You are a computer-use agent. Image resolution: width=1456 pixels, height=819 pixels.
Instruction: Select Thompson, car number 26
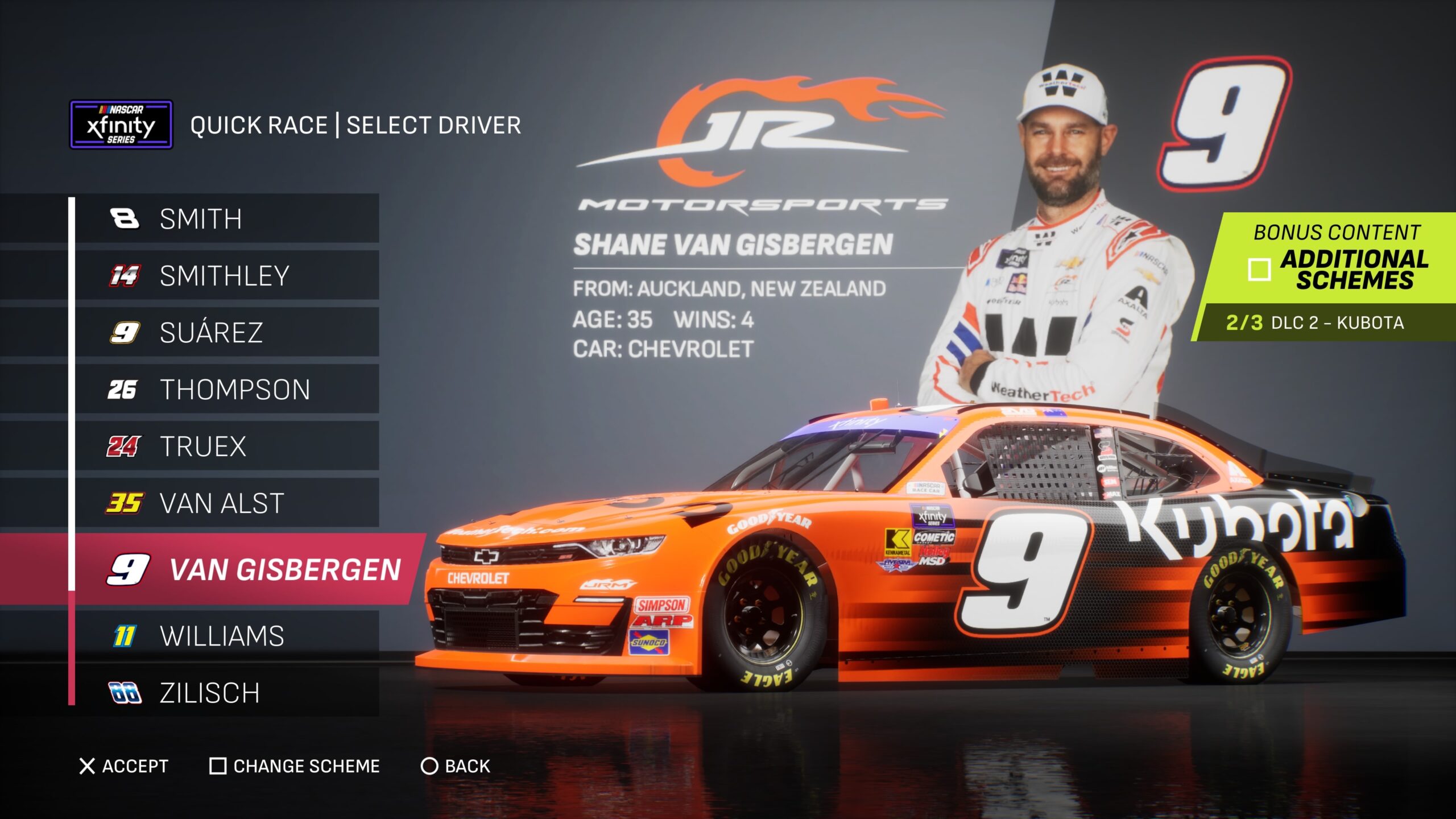coord(226,390)
